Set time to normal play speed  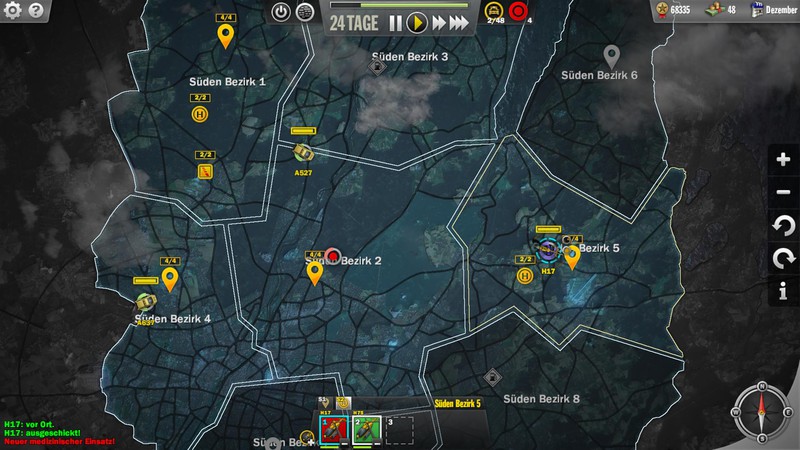click(417, 23)
